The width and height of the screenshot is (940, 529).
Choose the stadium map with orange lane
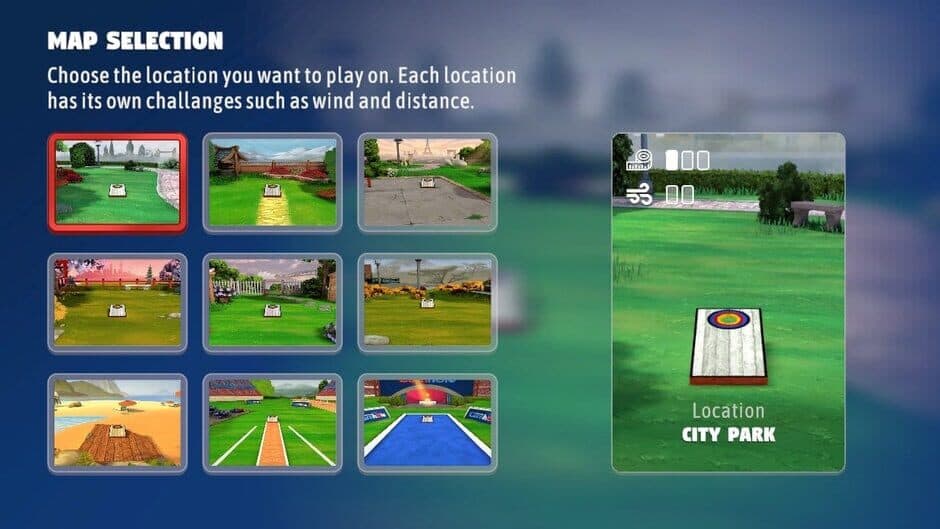point(272,423)
